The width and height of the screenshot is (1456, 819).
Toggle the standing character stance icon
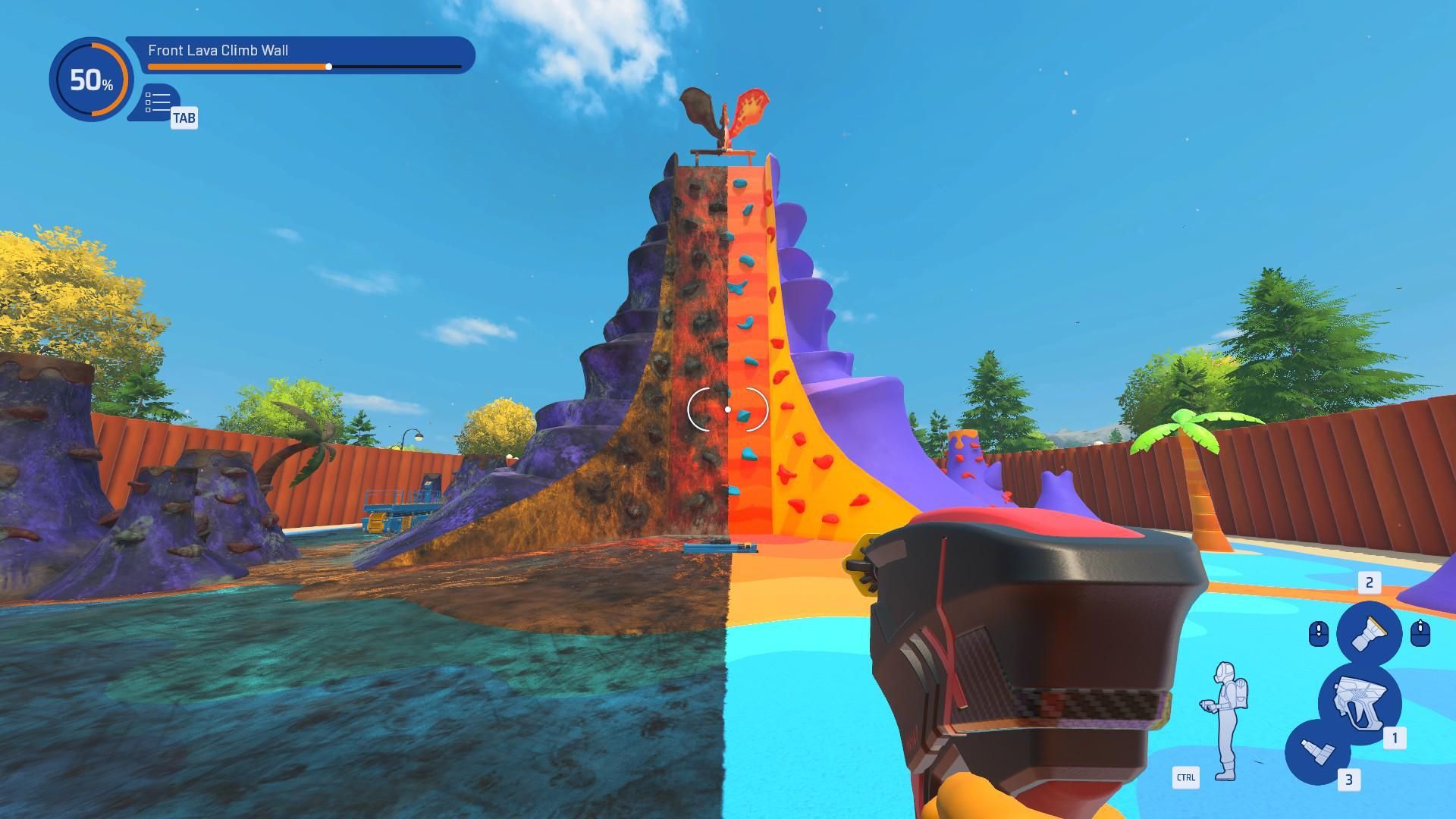coord(1222,720)
